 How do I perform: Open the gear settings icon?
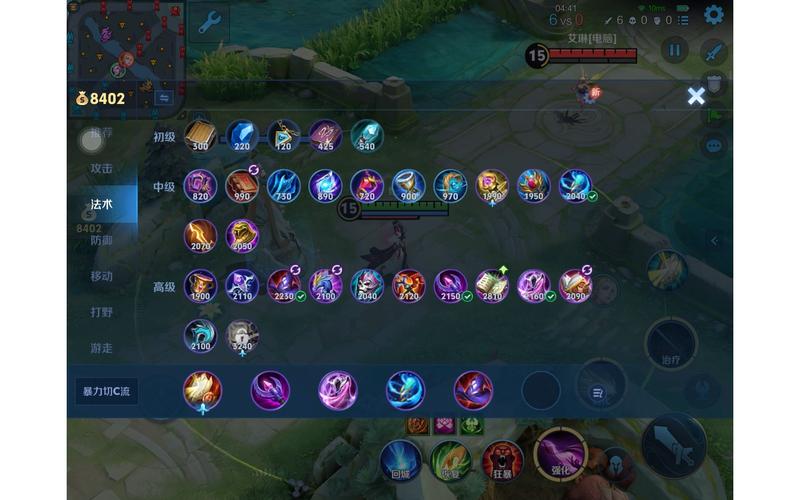click(713, 15)
